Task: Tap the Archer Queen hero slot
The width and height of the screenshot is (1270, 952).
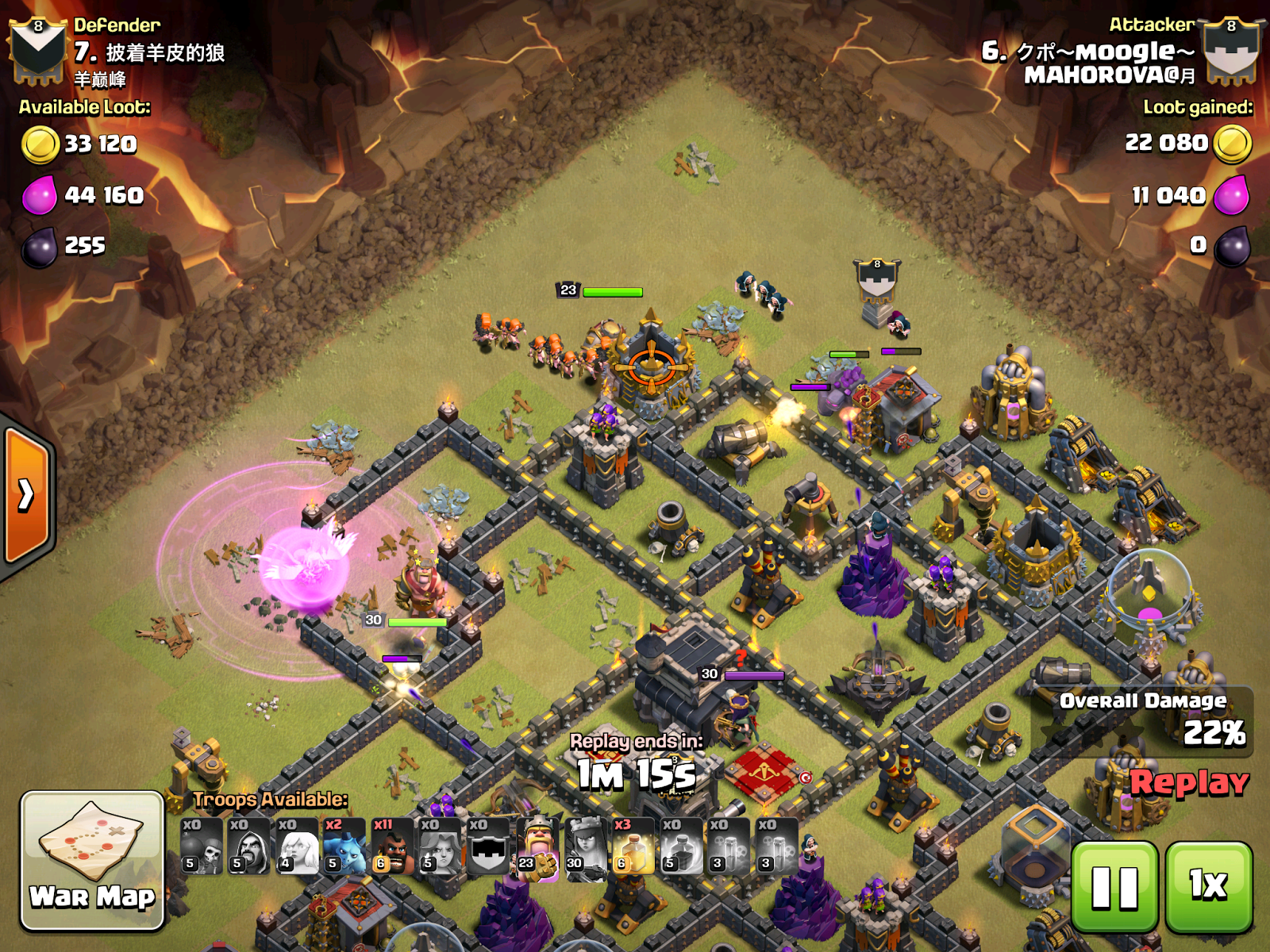Action: point(585,846)
